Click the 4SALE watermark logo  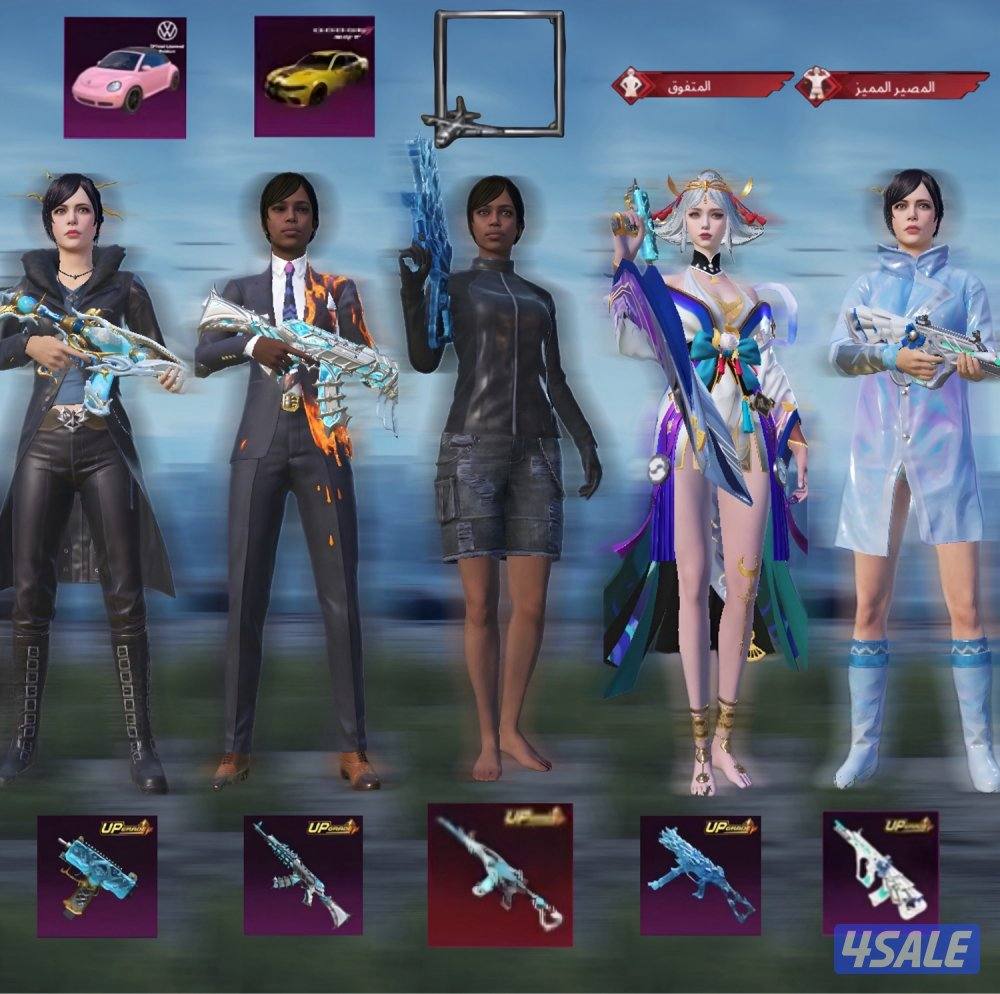click(906, 948)
